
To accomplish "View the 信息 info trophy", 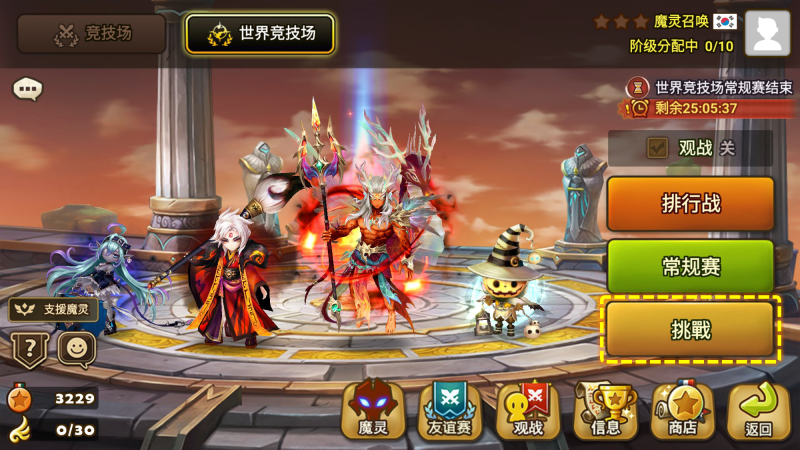I will click(605, 410).
